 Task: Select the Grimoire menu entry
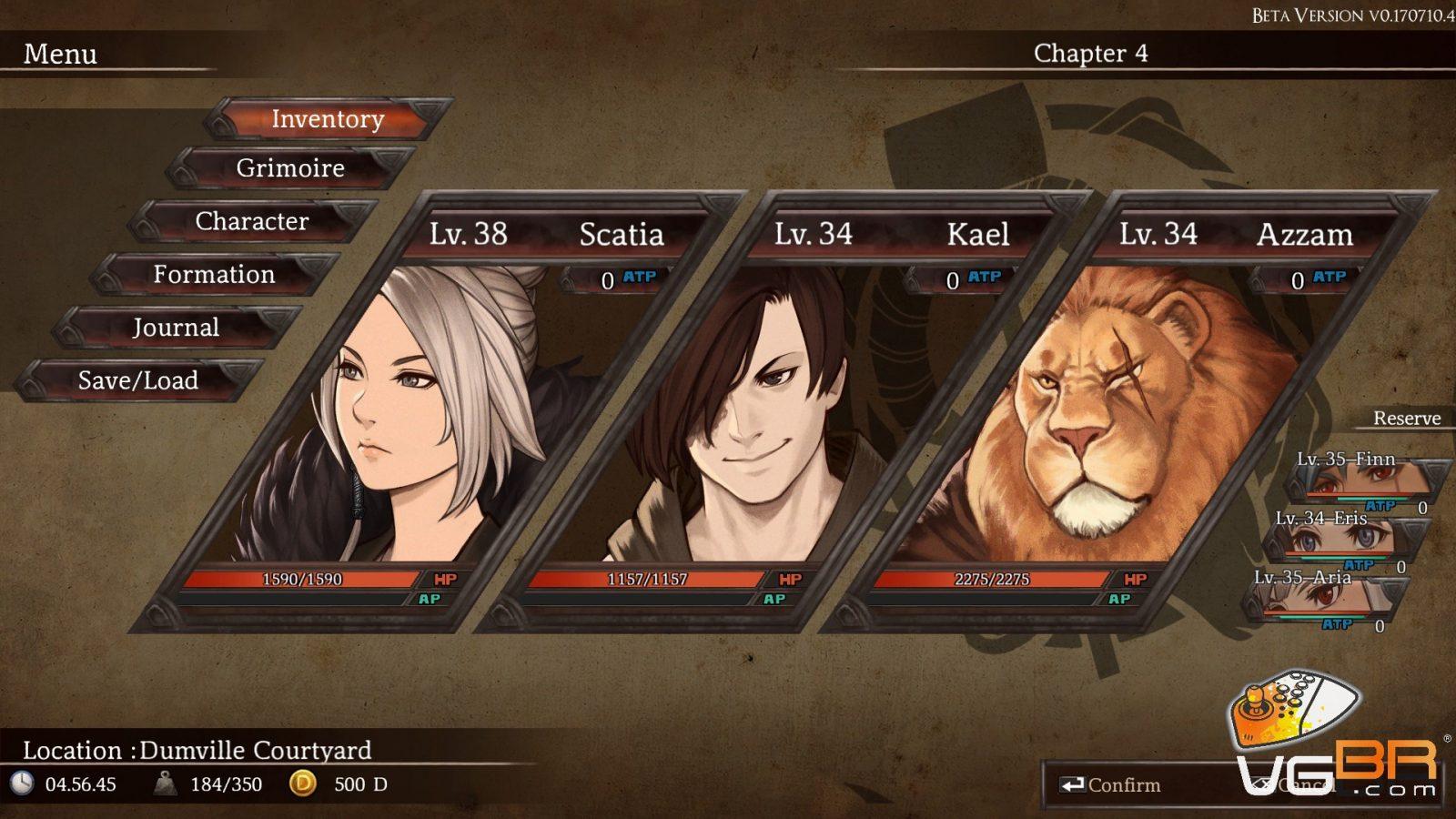[290, 168]
